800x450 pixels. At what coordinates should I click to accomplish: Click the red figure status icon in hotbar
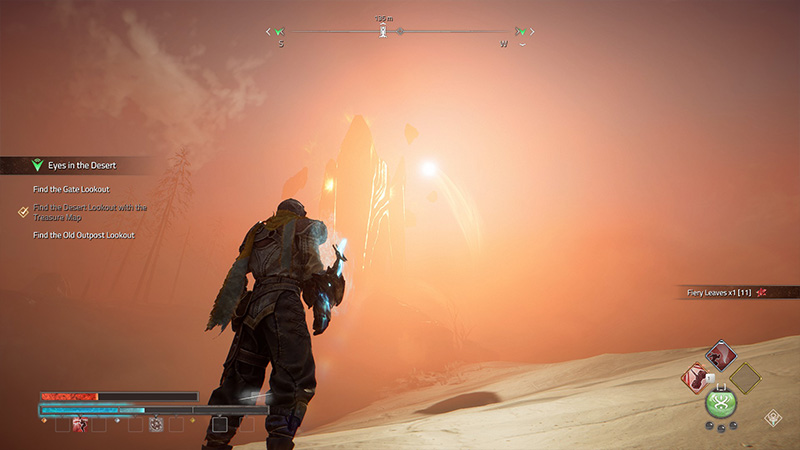81,424
